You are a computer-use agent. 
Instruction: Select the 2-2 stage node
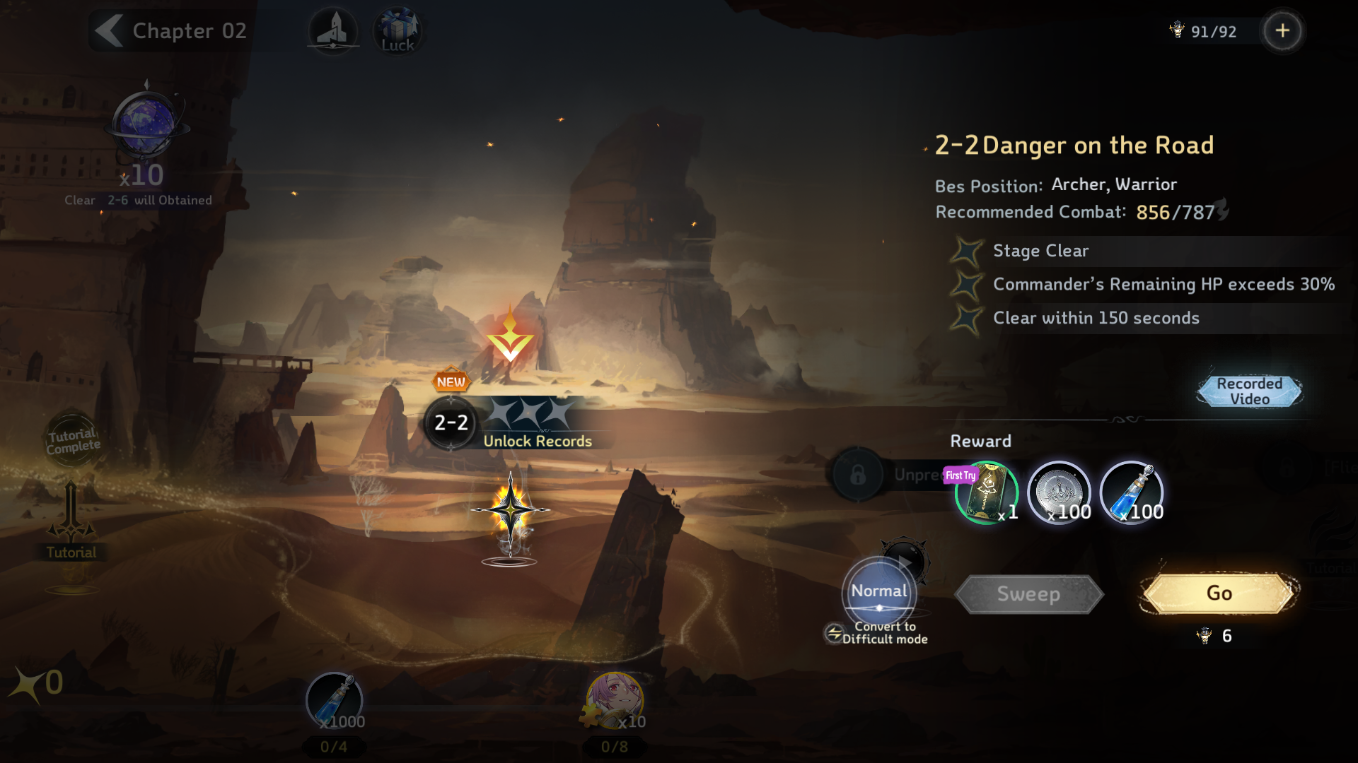pos(450,423)
